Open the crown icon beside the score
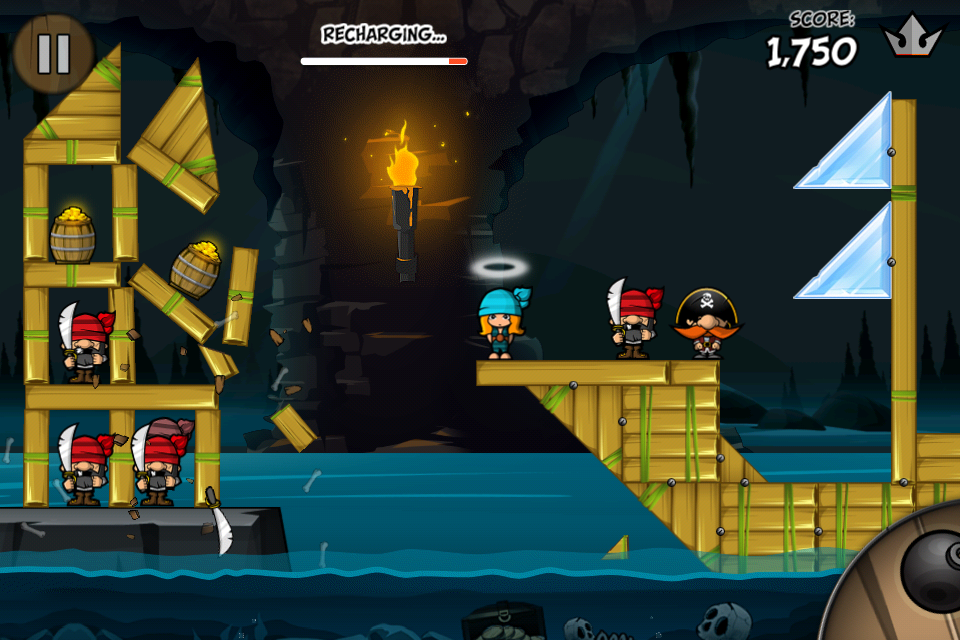Image resolution: width=960 pixels, height=640 pixels. coord(912,40)
